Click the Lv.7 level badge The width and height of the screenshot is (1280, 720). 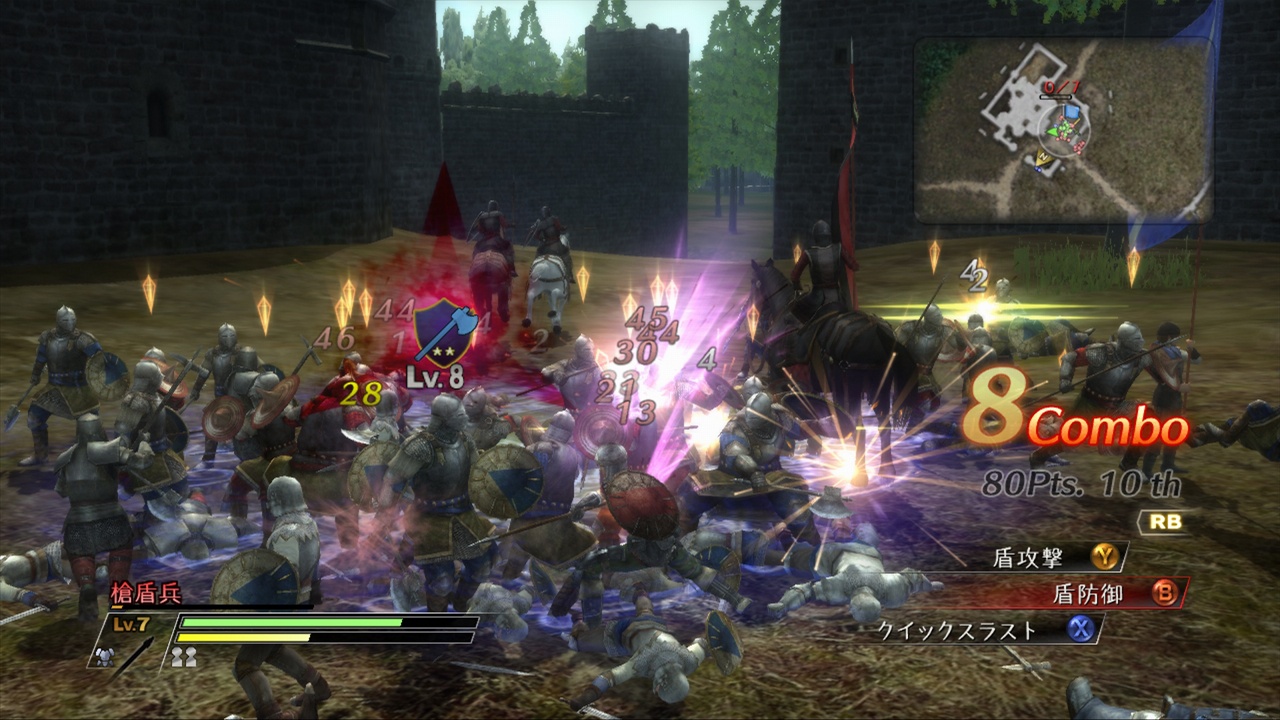[x=130, y=621]
